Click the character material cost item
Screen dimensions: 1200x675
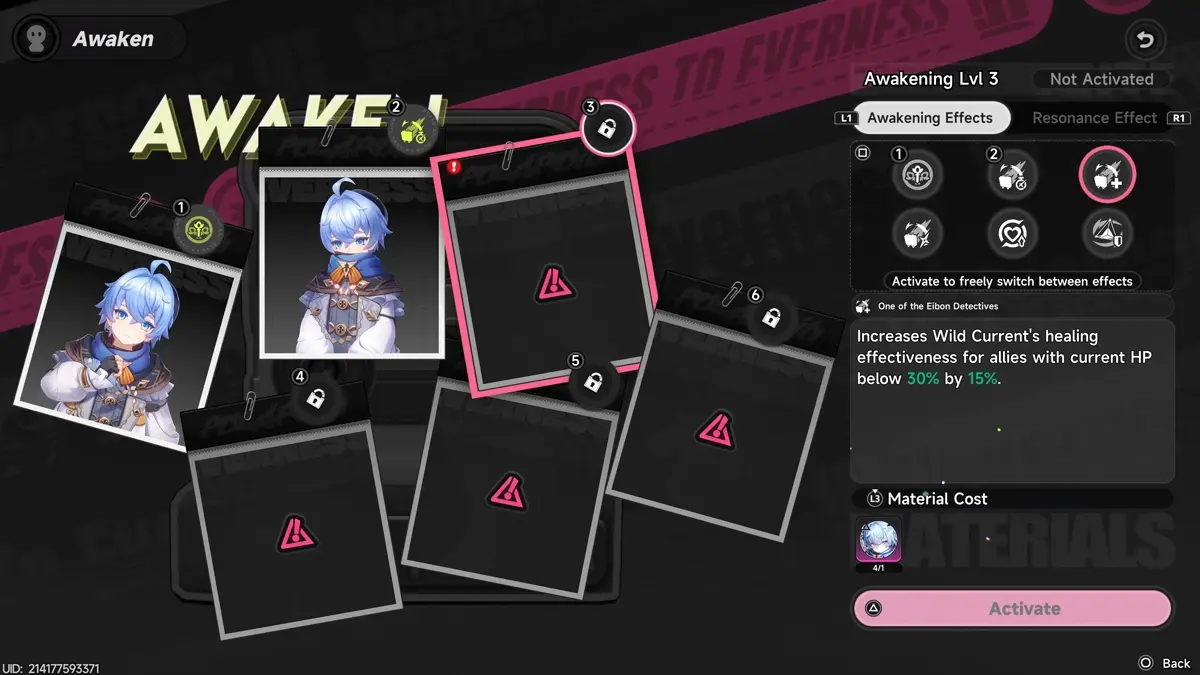pos(879,541)
